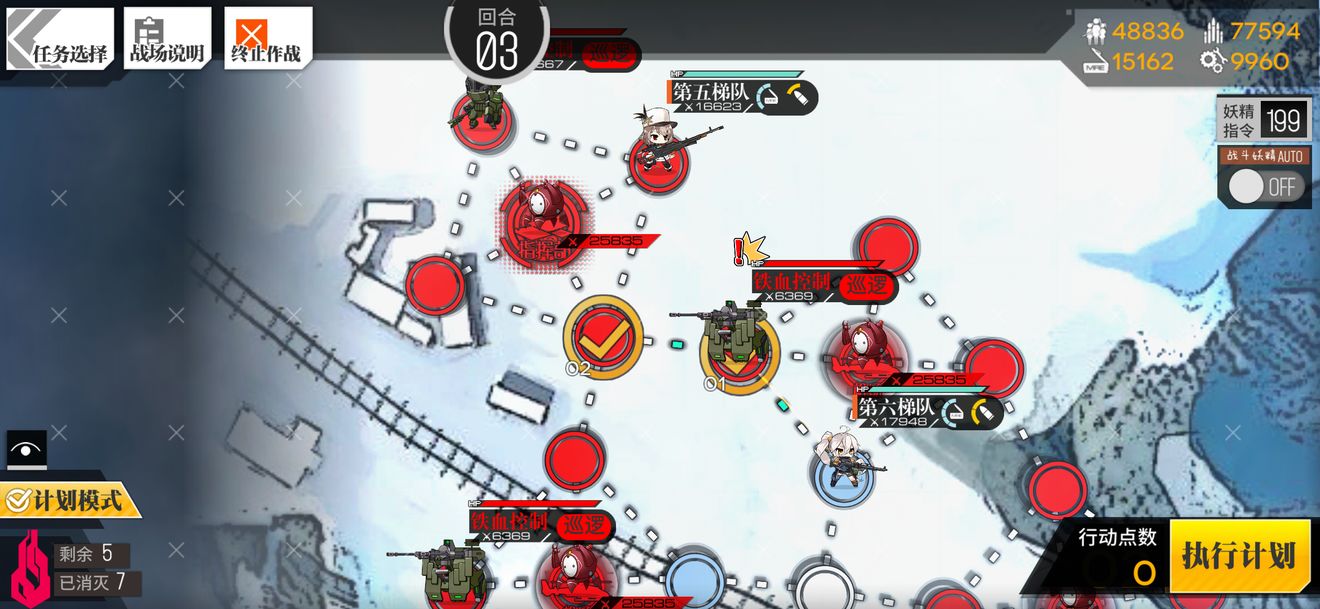The image size is (1320, 609).
Task: Go back to 任务选择 mission select
Action: (59, 39)
